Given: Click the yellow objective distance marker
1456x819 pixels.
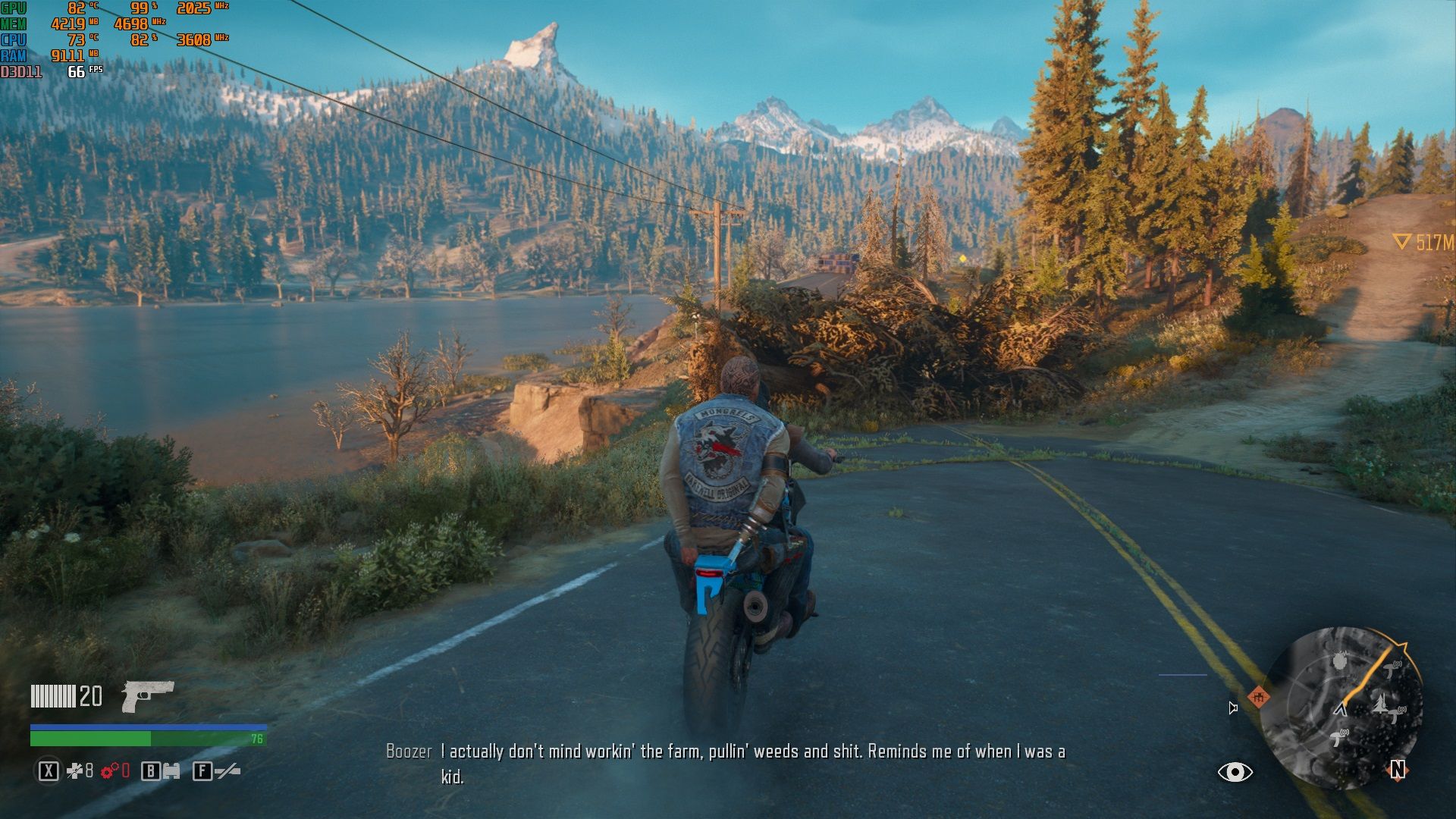Looking at the screenshot, I should tap(1401, 242).
